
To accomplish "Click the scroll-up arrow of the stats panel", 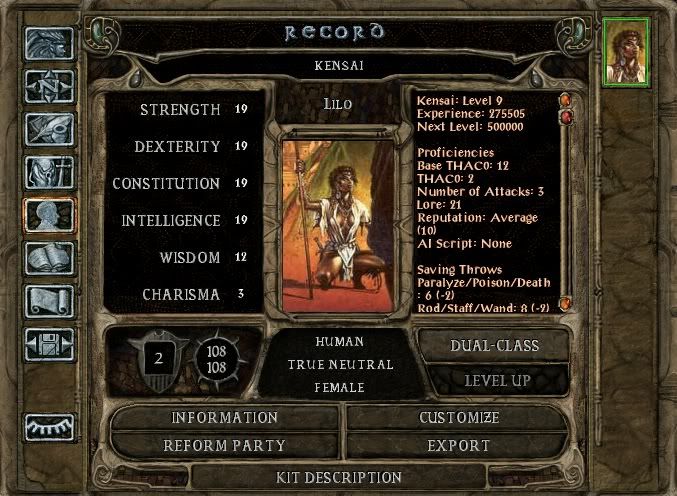I will (x=565, y=100).
